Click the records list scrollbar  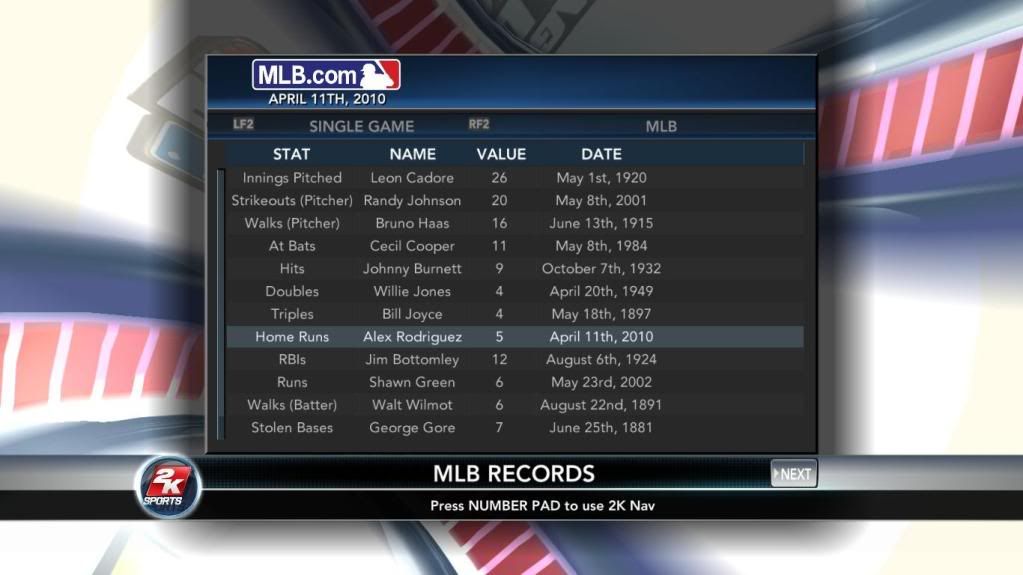220,303
